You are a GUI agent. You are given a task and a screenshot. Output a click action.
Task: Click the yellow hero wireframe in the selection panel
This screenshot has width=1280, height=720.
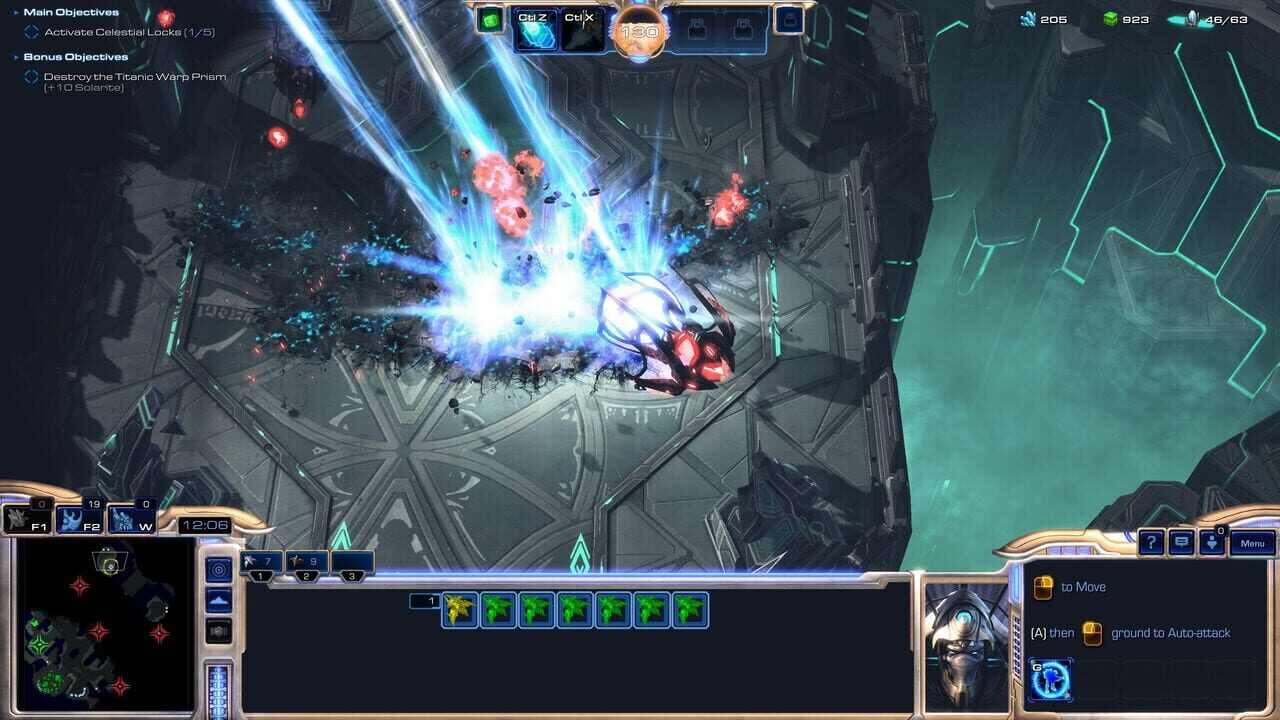coord(459,610)
